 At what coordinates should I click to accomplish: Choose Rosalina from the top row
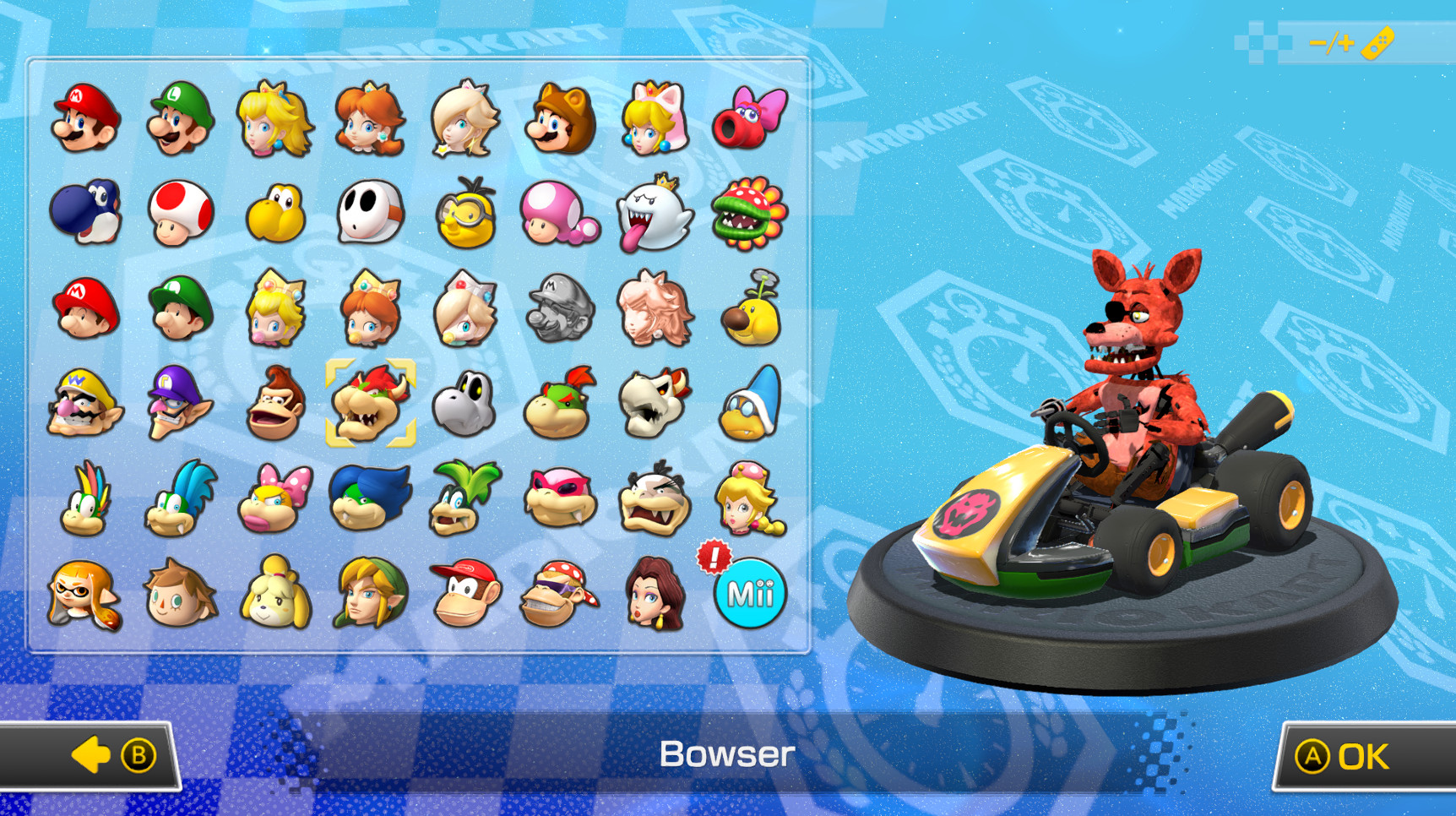click(465, 118)
